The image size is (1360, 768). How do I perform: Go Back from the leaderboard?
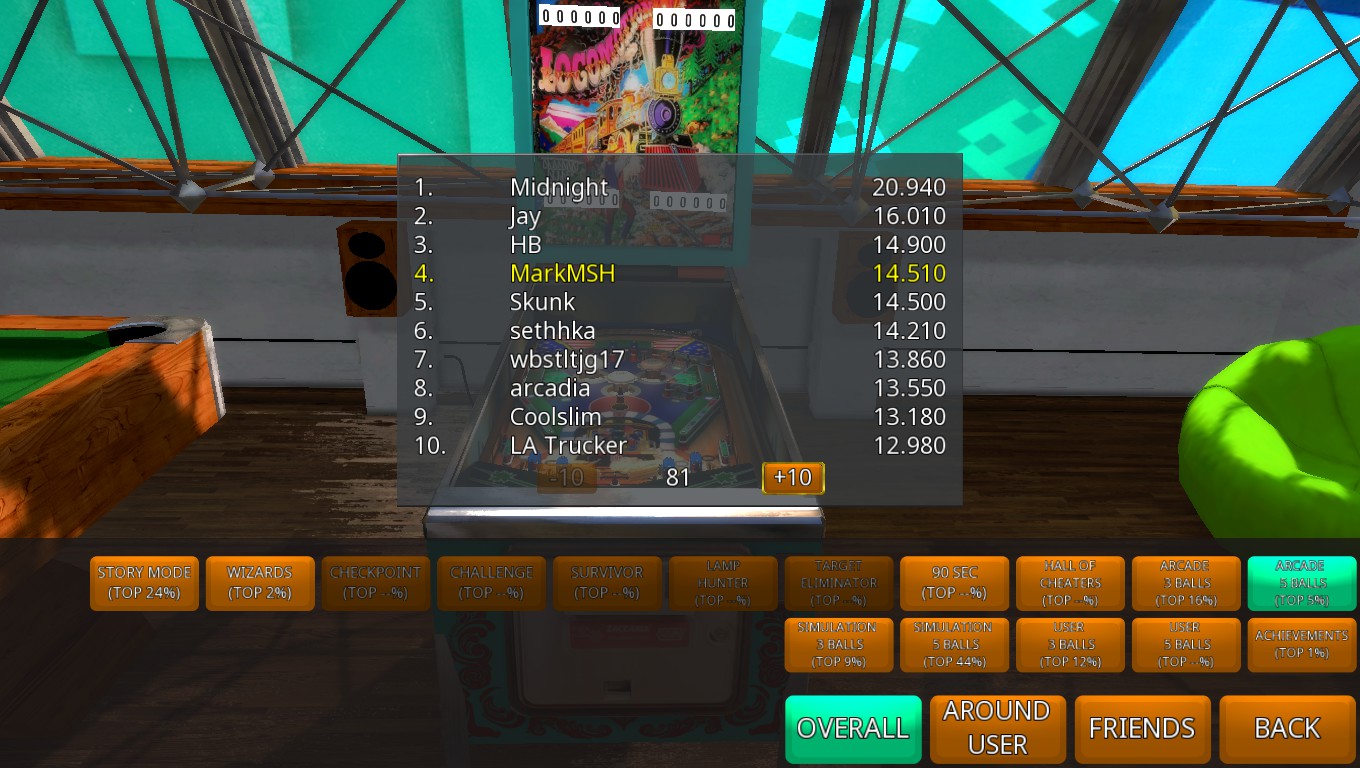pos(1287,729)
